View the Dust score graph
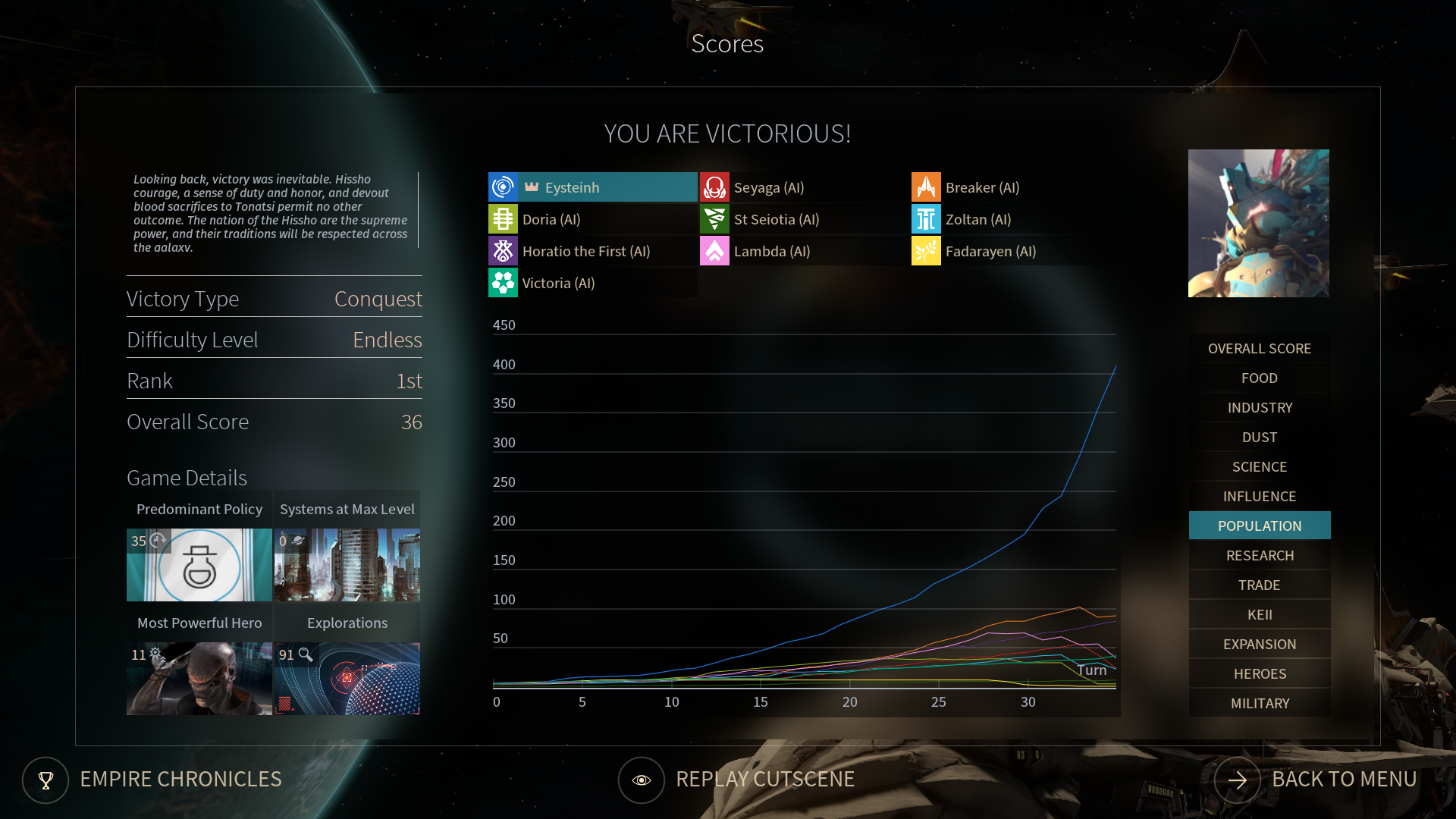Image resolution: width=1456 pixels, height=819 pixels. (x=1259, y=438)
